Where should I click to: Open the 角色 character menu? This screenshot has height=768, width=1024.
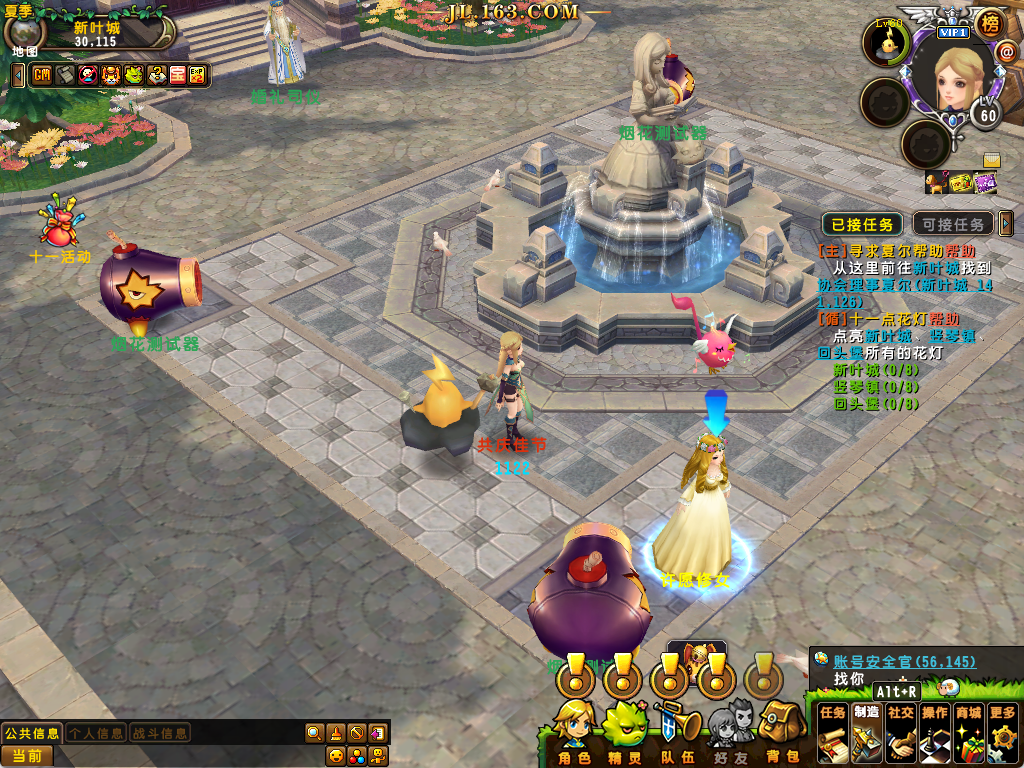pos(574,732)
